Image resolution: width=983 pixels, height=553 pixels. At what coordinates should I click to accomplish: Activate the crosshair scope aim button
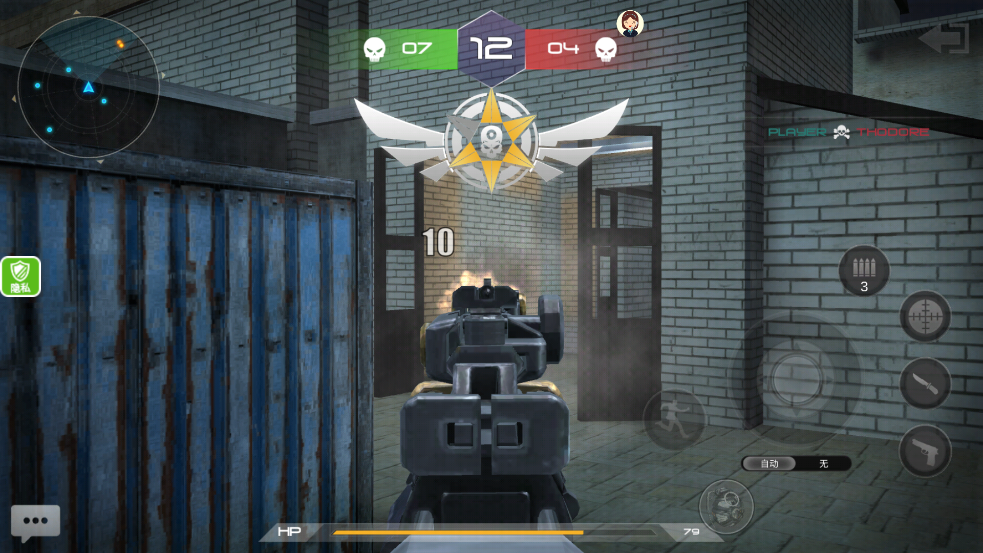tap(925, 317)
